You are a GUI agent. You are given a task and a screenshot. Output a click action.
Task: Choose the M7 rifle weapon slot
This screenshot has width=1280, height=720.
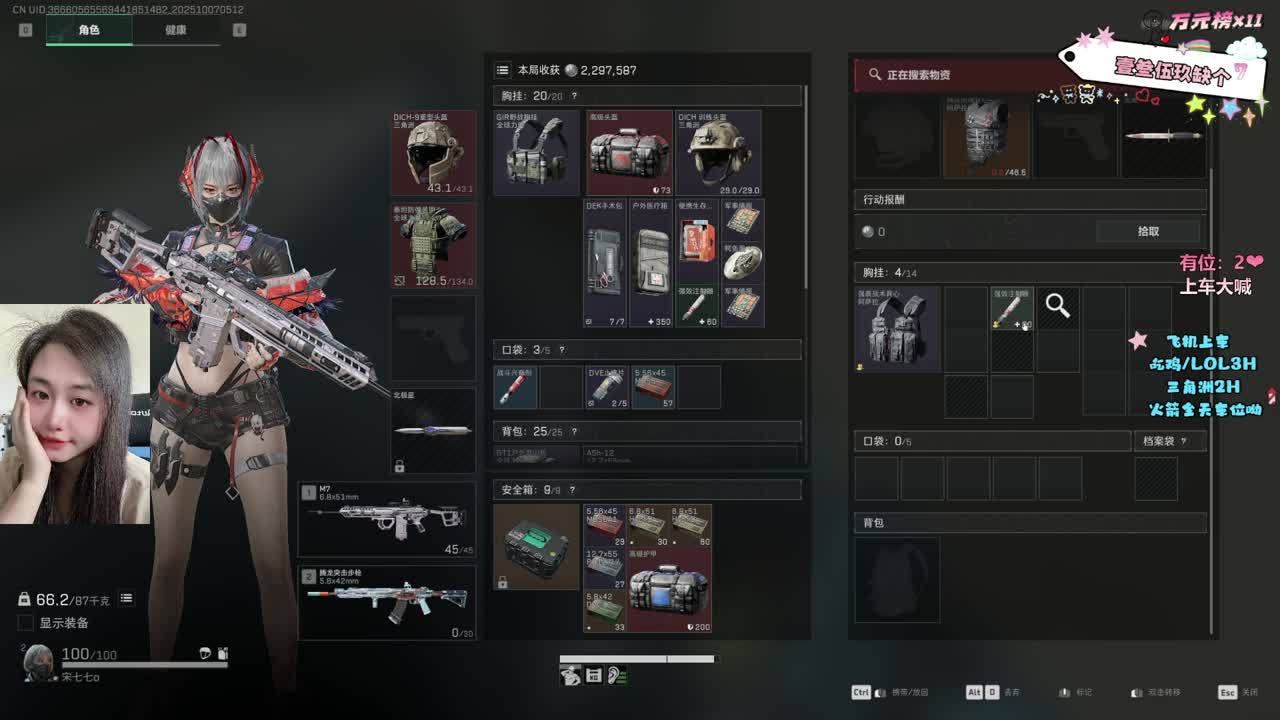[386, 520]
